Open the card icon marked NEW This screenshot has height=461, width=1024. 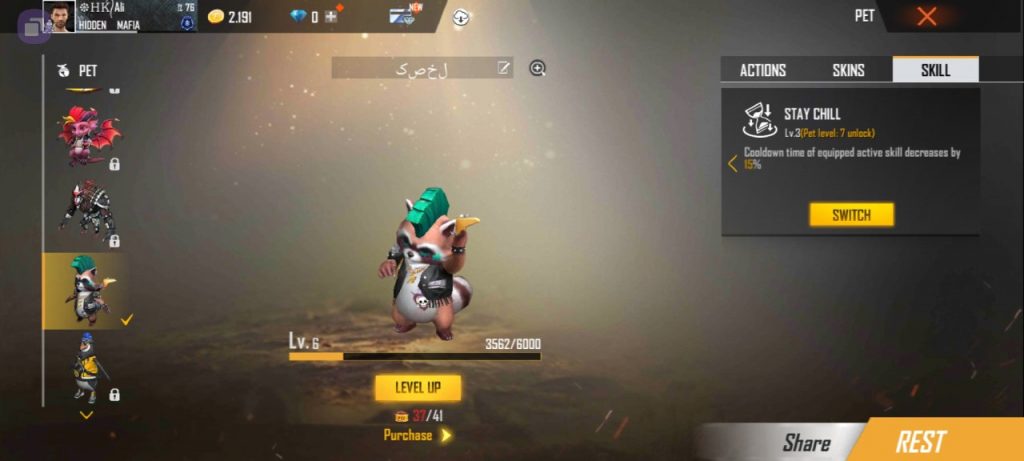pyautogui.click(x=403, y=16)
